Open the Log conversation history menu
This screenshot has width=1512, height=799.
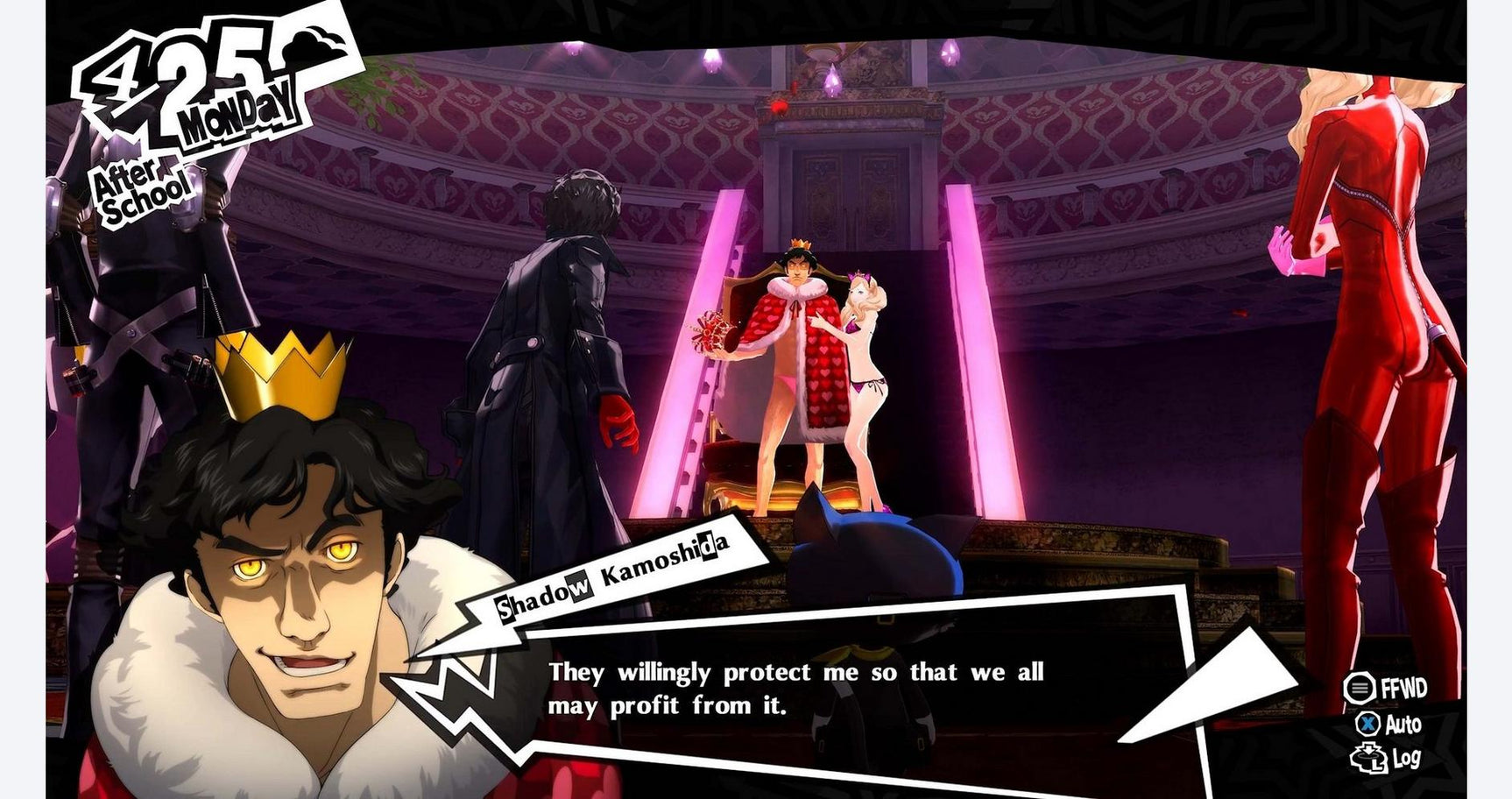(x=1406, y=759)
